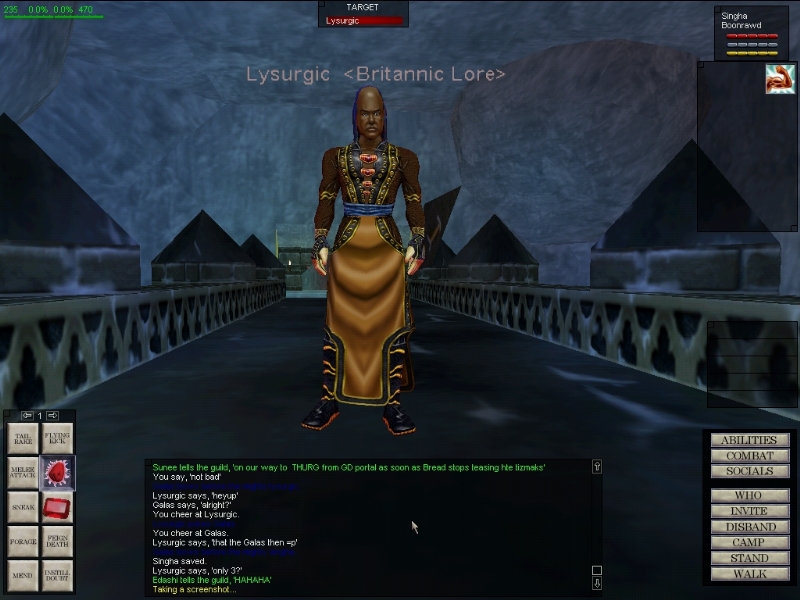This screenshot has width=800, height=600.
Task: Open the Socials panel
Action: click(750, 471)
